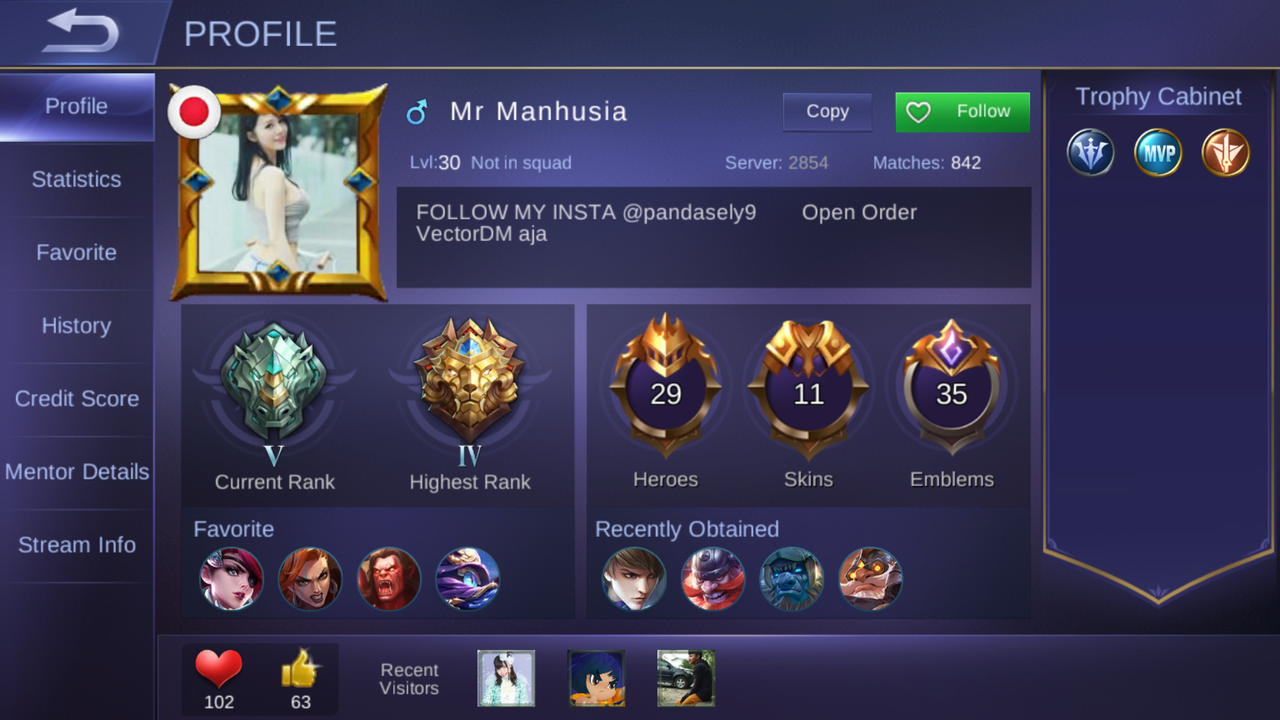The width and height of the screenshot is (1280, 720).
Task: Show the Stream Info tab
Action: (x=77, y=545)
